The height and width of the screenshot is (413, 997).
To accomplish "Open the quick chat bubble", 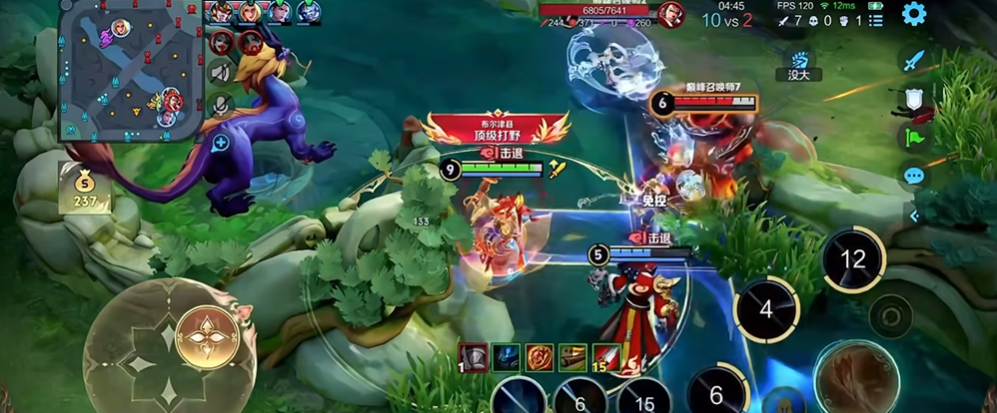I will click(914, 176).
